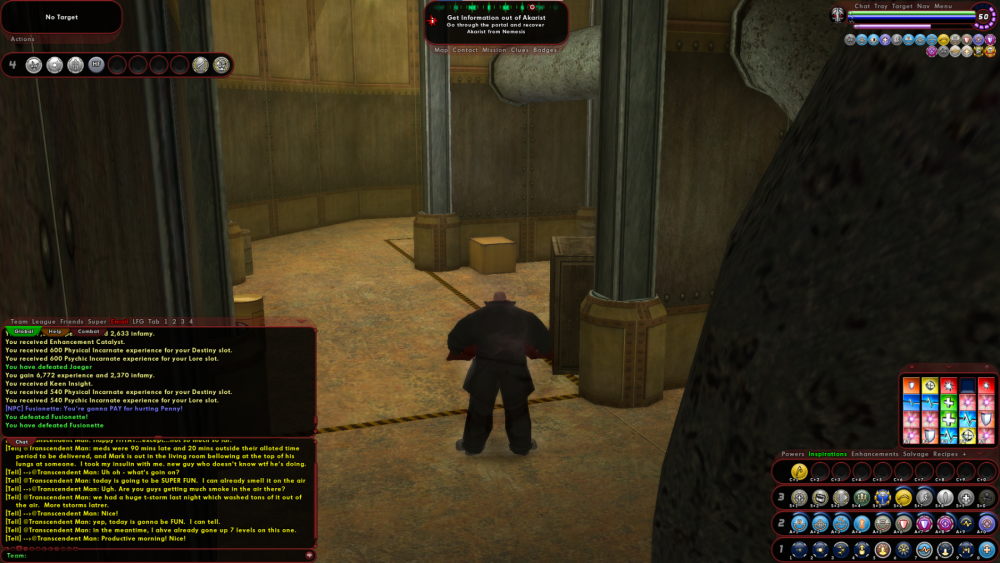Open the main Menu at top right
Screen dimensions: 1000x563
point(943,6)
